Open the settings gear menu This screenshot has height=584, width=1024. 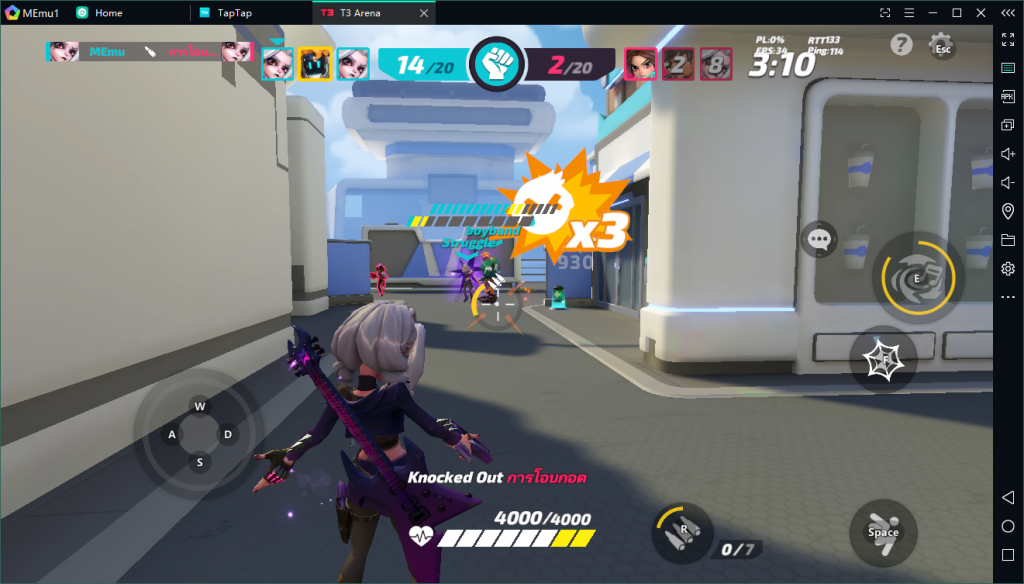941,45
